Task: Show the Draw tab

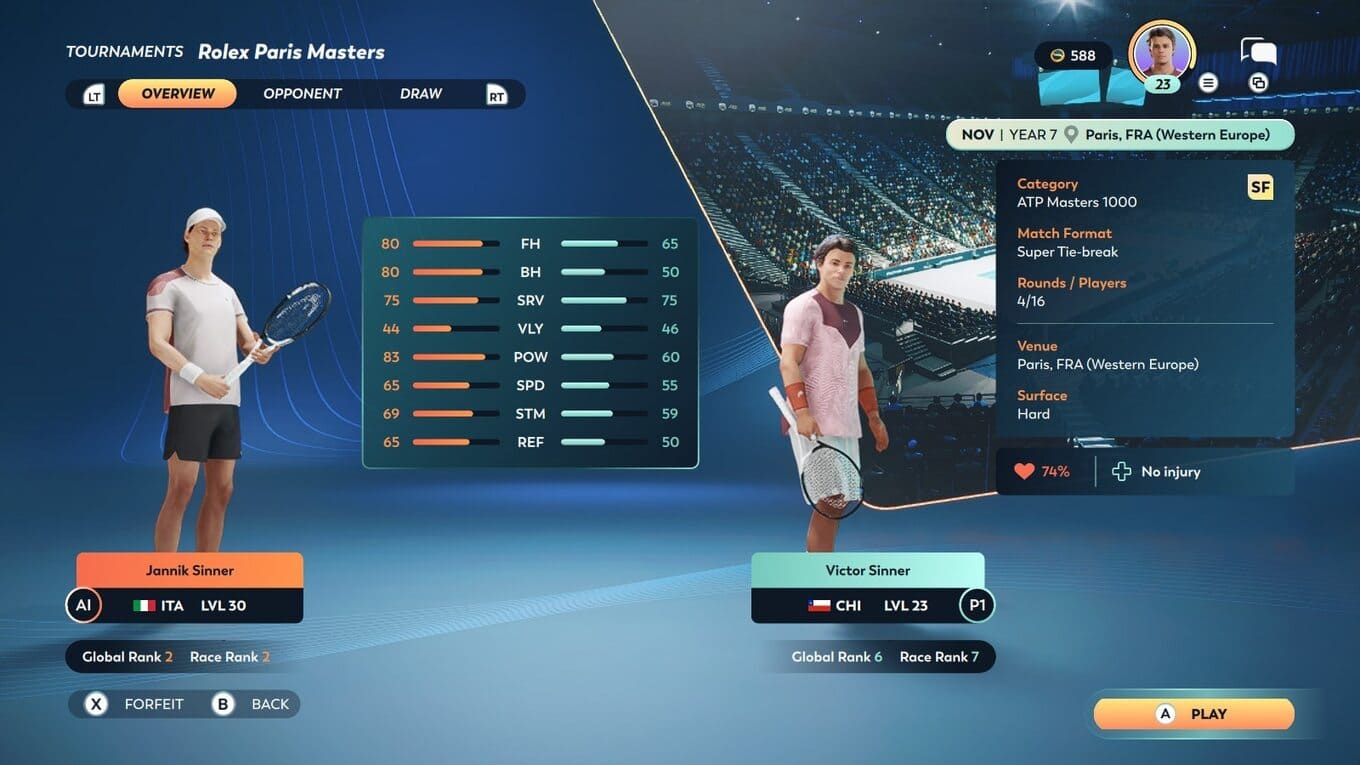Action: (420, 94)
